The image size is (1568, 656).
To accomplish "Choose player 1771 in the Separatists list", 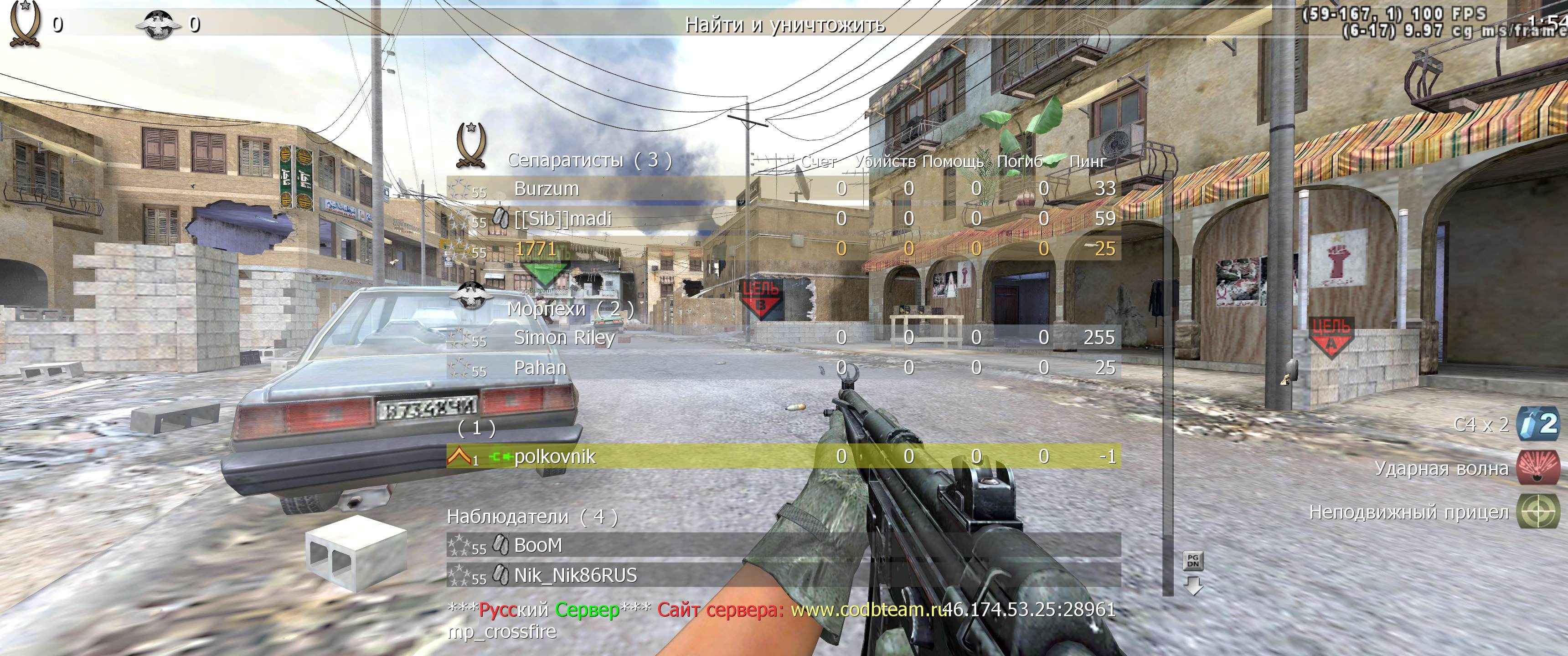I will tap(783, 248).
